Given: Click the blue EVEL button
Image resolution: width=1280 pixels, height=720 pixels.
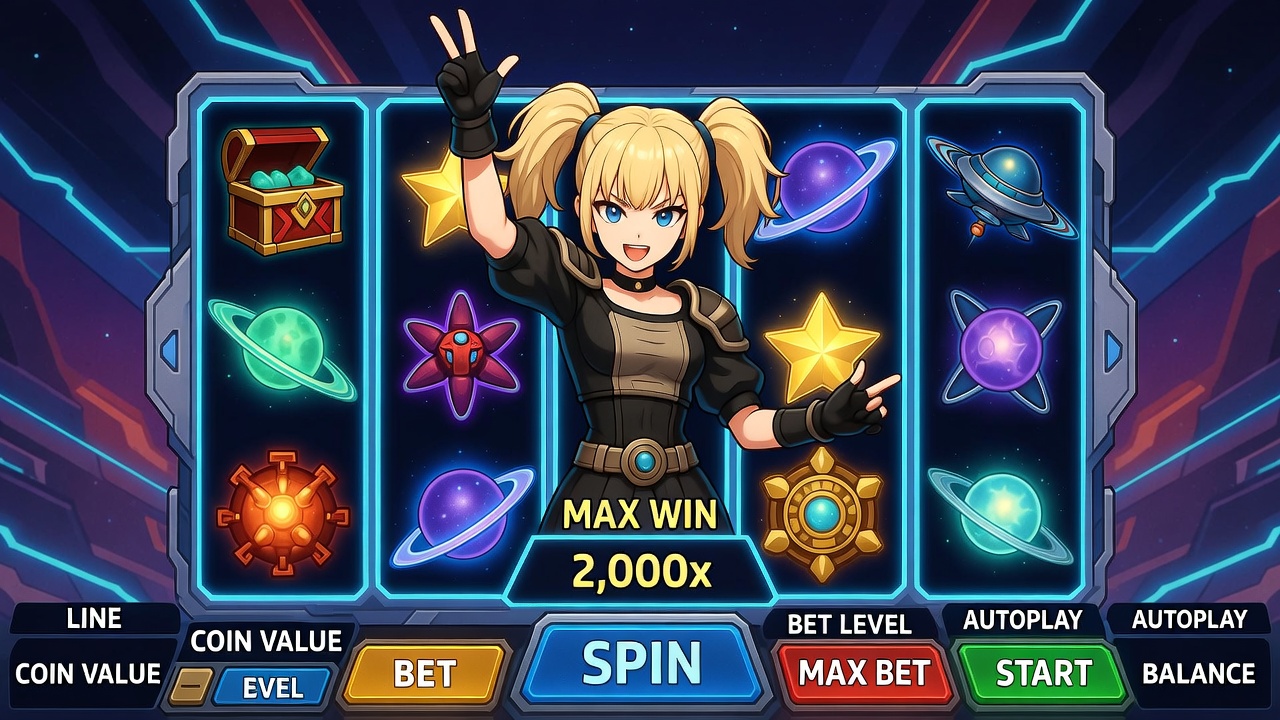Looking at the screenshot, I should [x=272, y=687].
